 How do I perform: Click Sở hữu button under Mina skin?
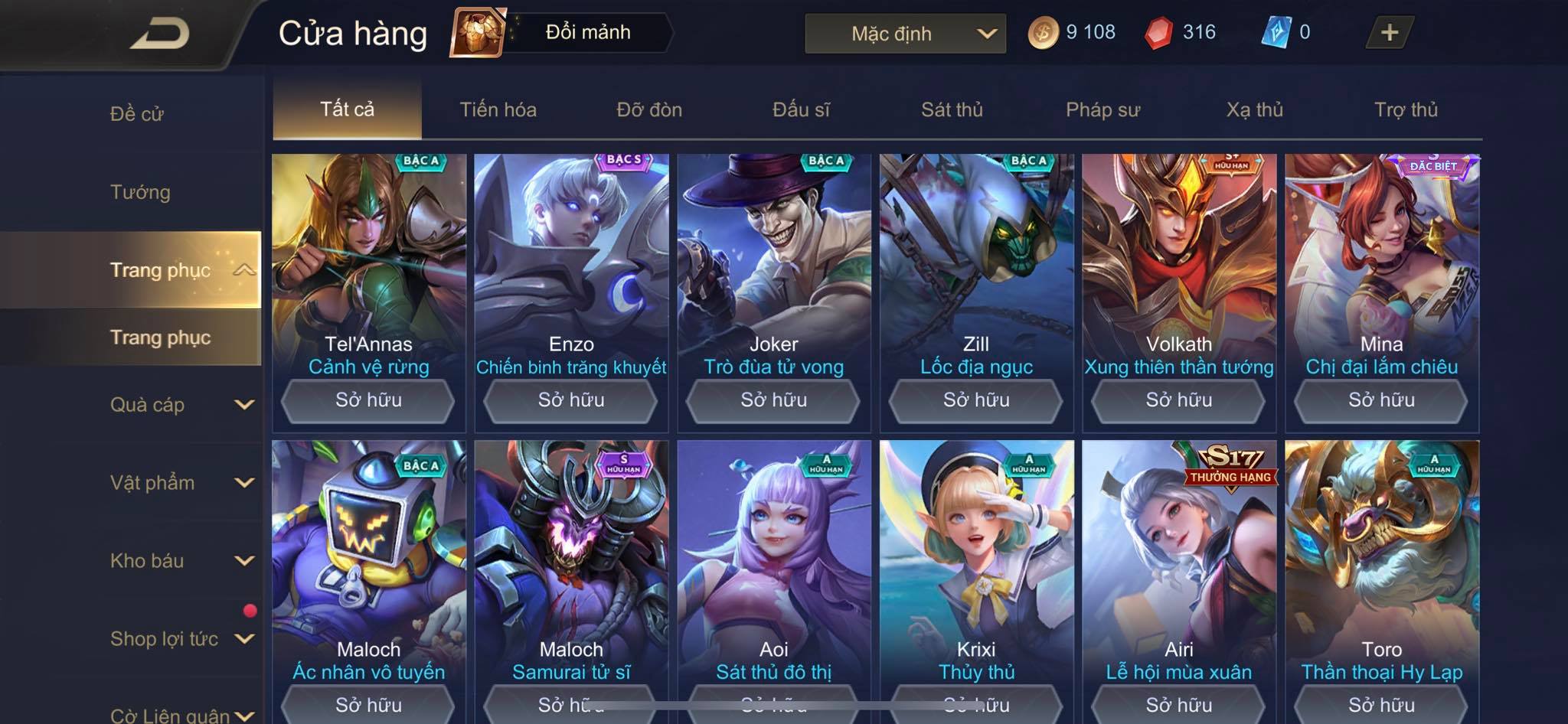coord(1381,400)
